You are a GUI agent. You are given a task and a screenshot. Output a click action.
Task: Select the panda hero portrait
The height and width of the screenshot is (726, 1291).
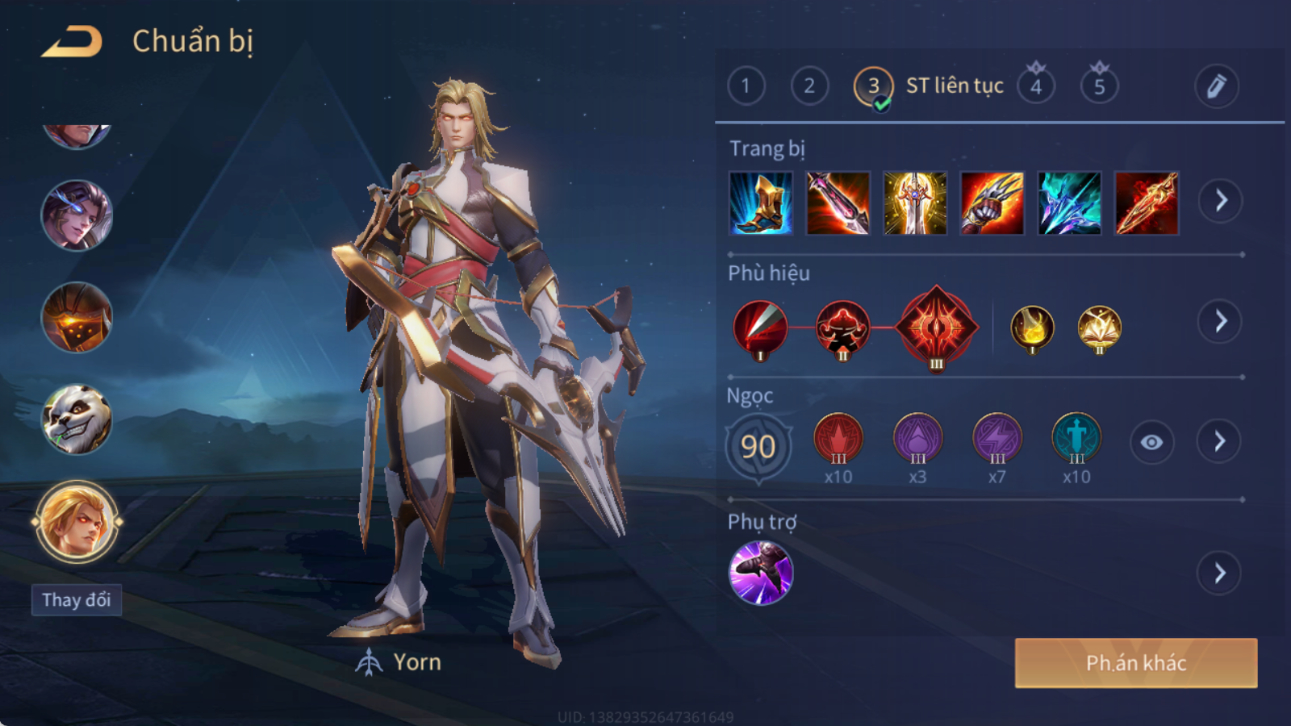tap(77, 419)
